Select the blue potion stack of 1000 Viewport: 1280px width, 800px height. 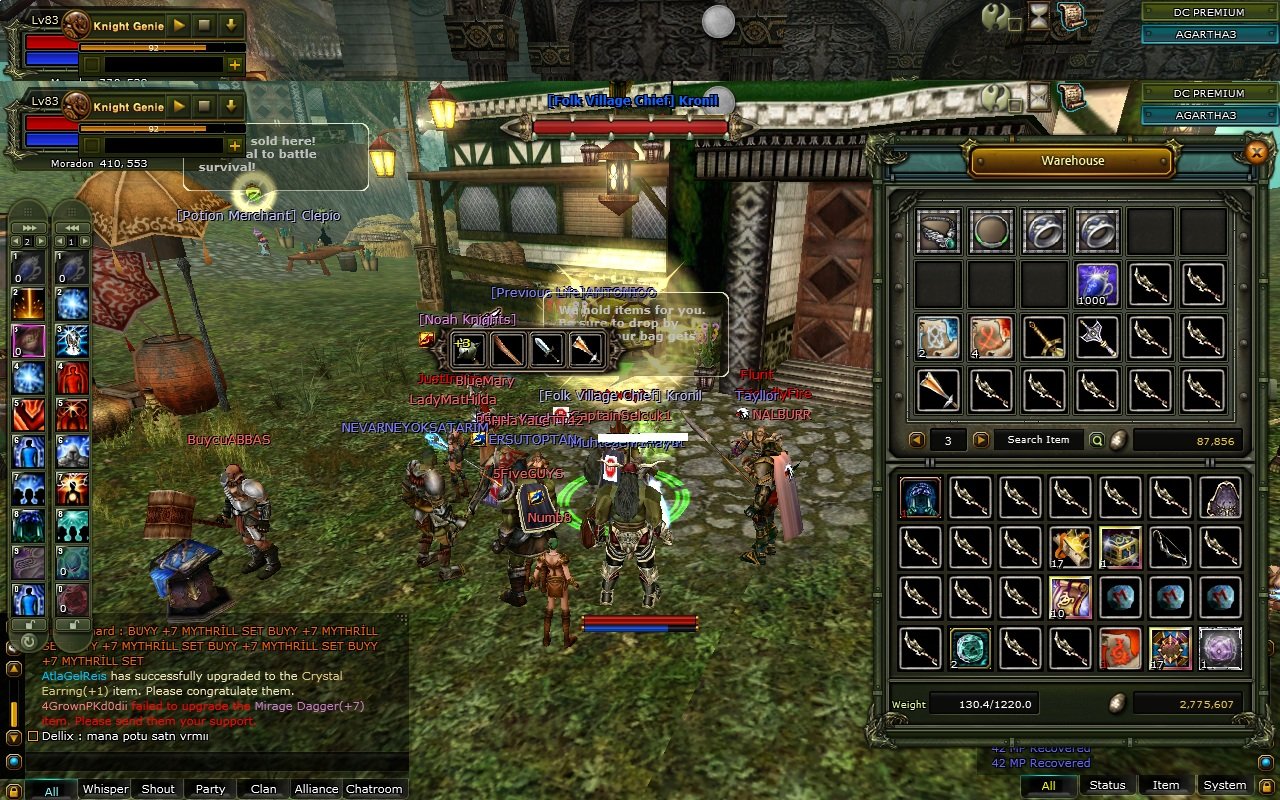pyautogui.click(x=1097, y=284)
